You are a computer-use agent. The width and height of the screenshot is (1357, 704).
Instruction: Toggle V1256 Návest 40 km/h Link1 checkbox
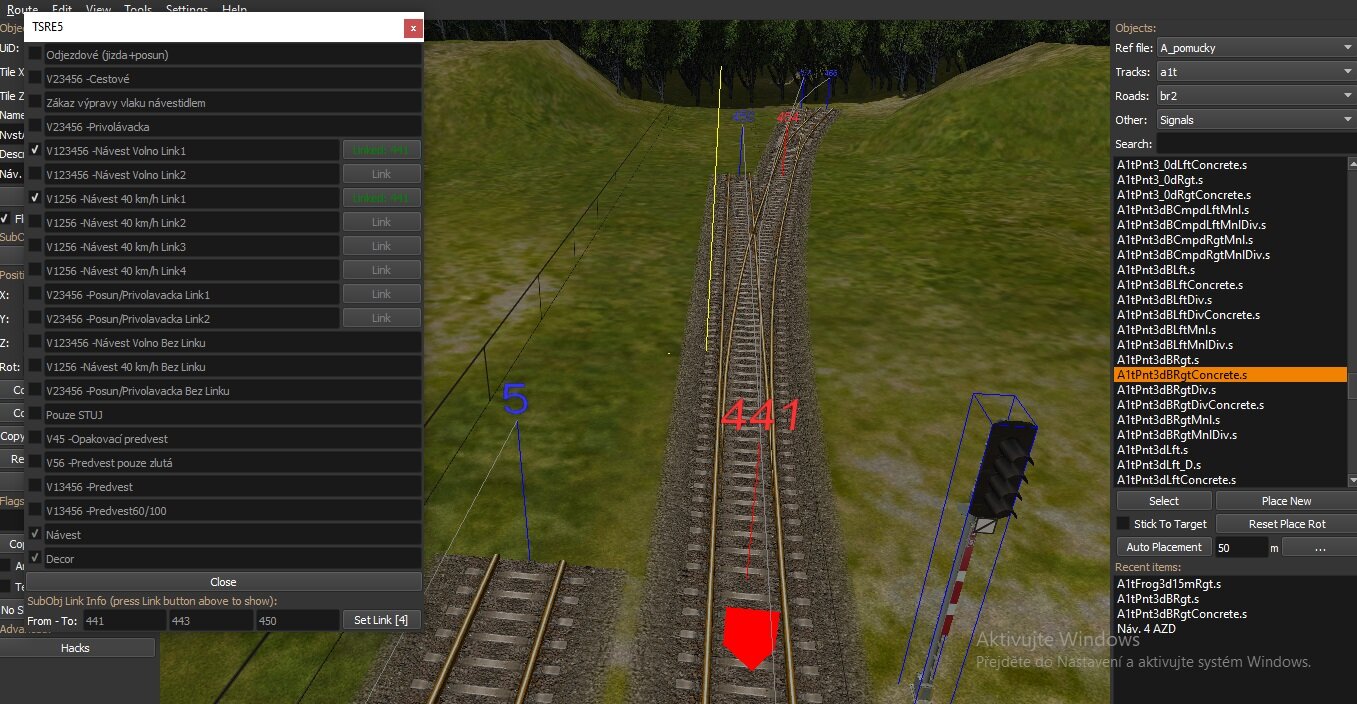click(x=36, y=198)
